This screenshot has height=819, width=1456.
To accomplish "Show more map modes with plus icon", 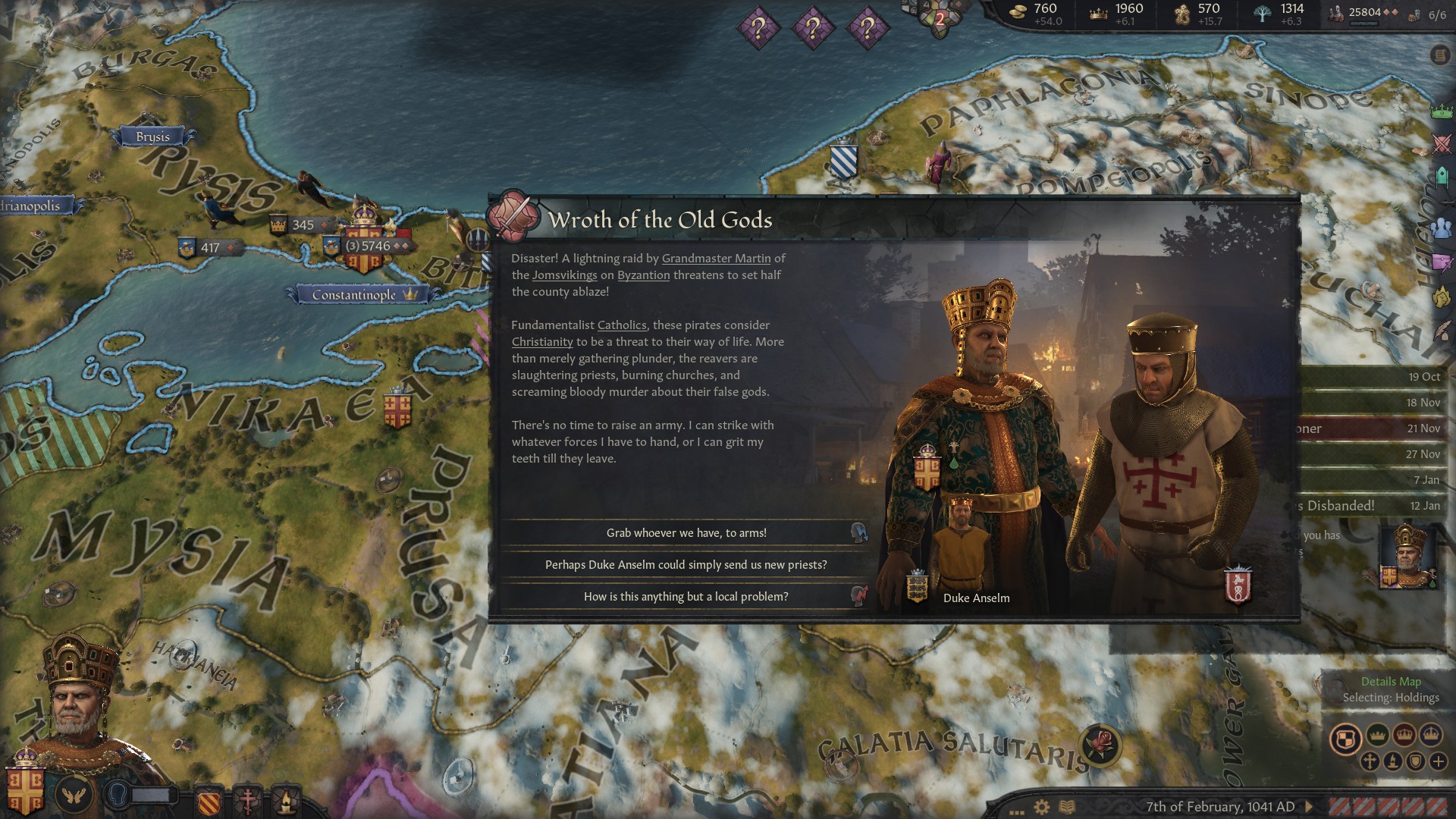I will click(x=1438, y=761).
